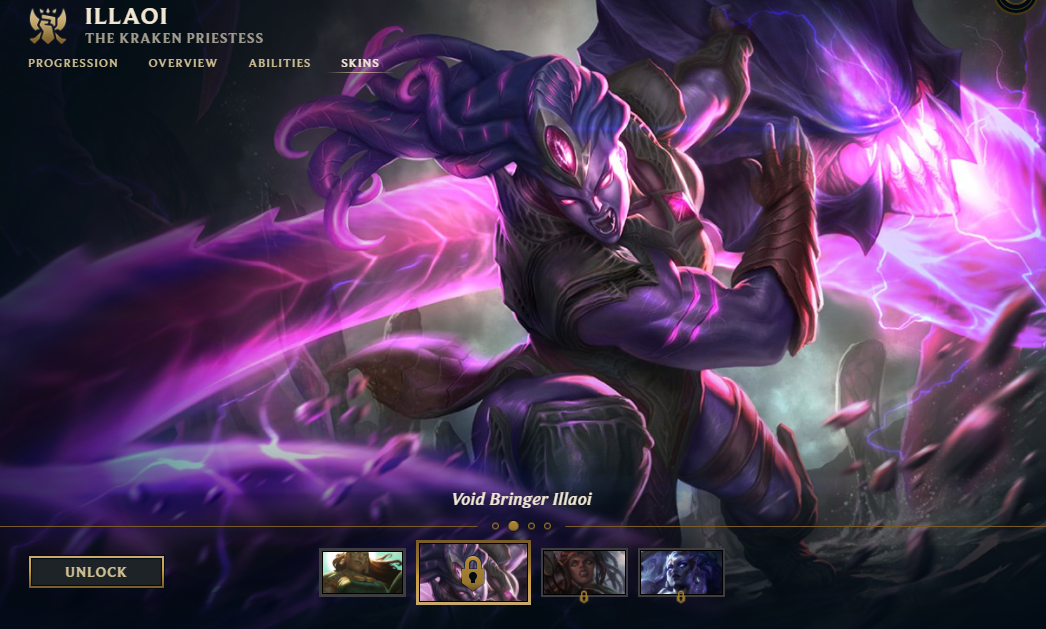Choose the blue cosmic Illaoi skin thumbnail
Image resolution: width=1046 pixels, height=629 pixels.
(x=681, y=572)
